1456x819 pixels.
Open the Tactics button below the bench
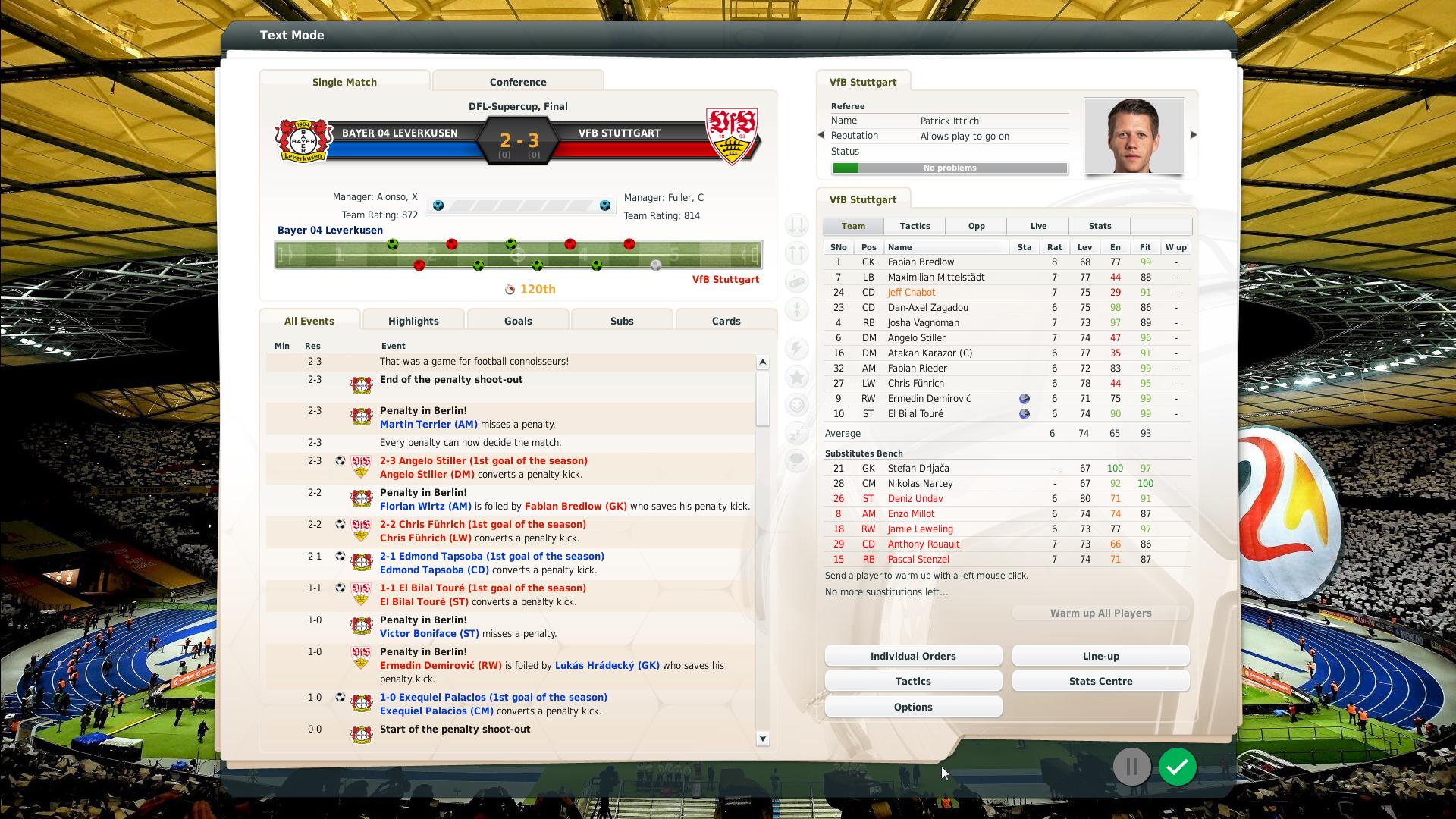pyautogui.click(x=913, y=681)
